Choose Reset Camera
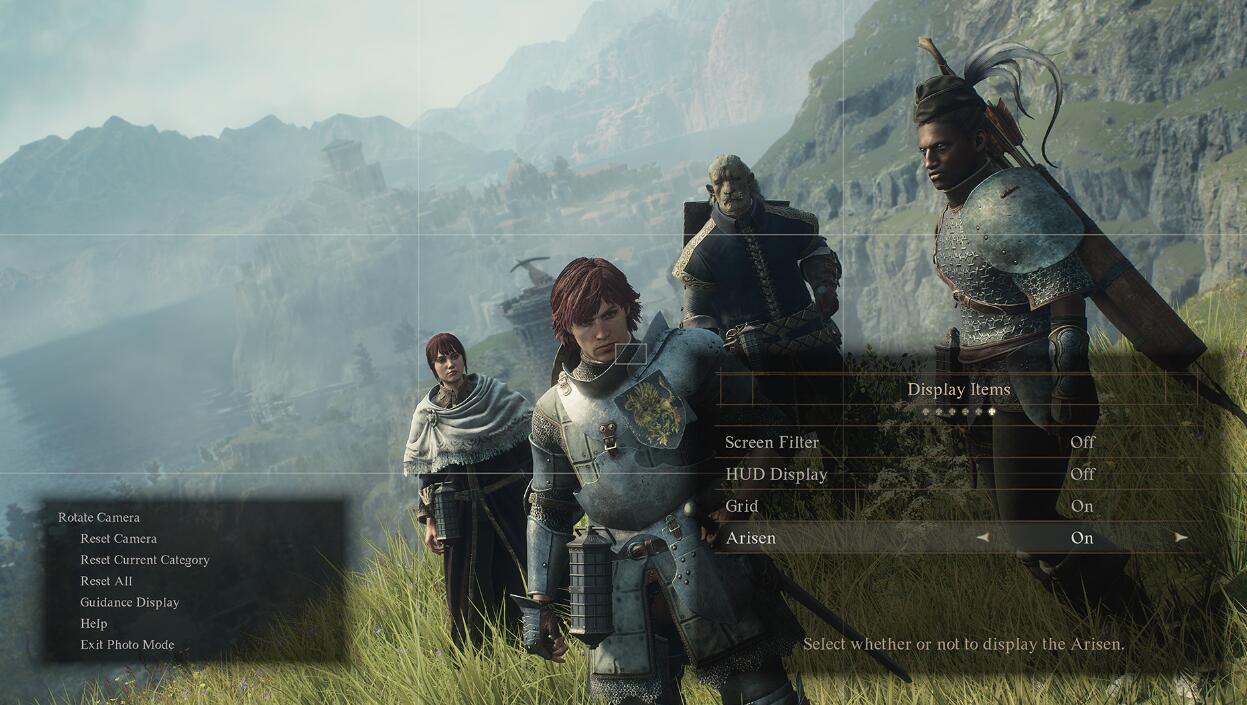Screen dimensions: 1247x705 pos(118,539)
